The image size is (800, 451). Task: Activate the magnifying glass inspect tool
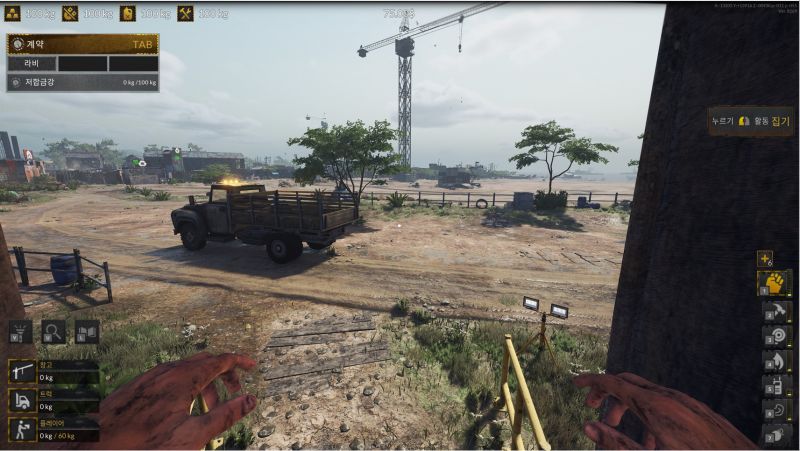coord(54,332)
